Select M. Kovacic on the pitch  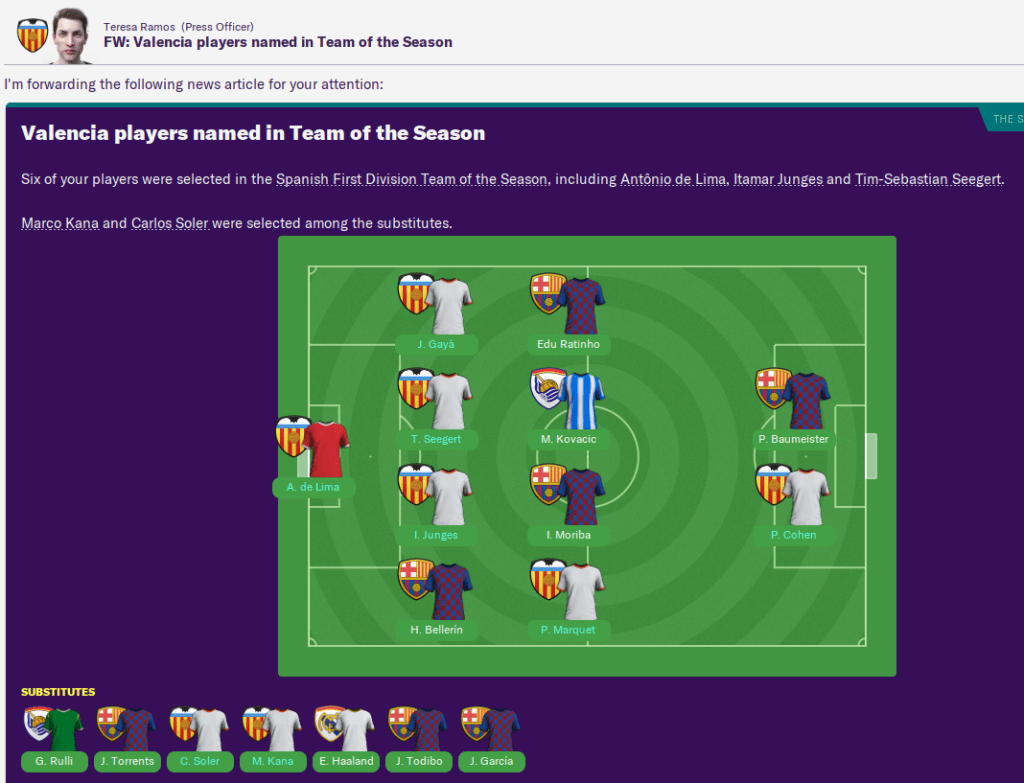[568, 440]
